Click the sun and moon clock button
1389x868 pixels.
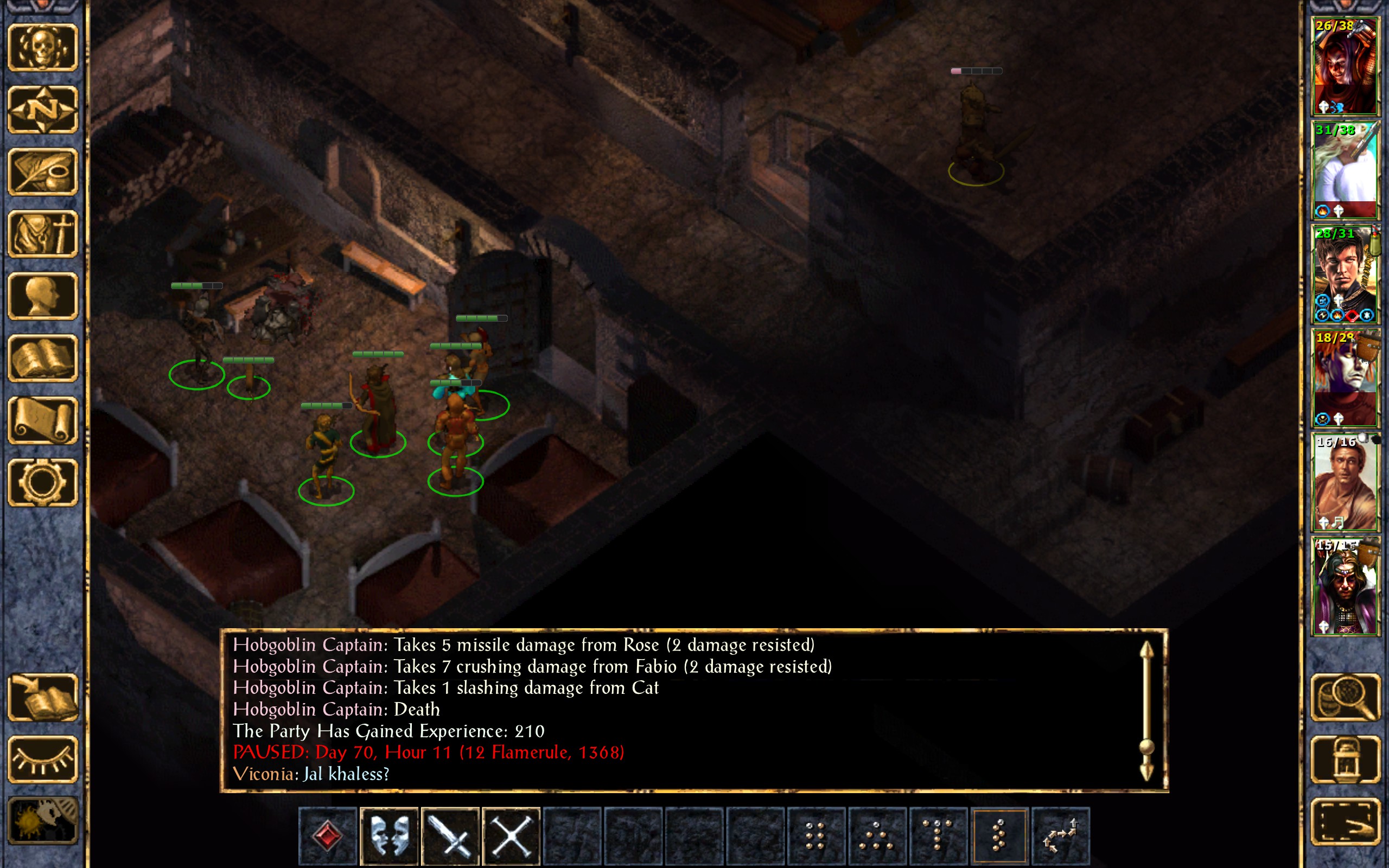coord(42,821)
